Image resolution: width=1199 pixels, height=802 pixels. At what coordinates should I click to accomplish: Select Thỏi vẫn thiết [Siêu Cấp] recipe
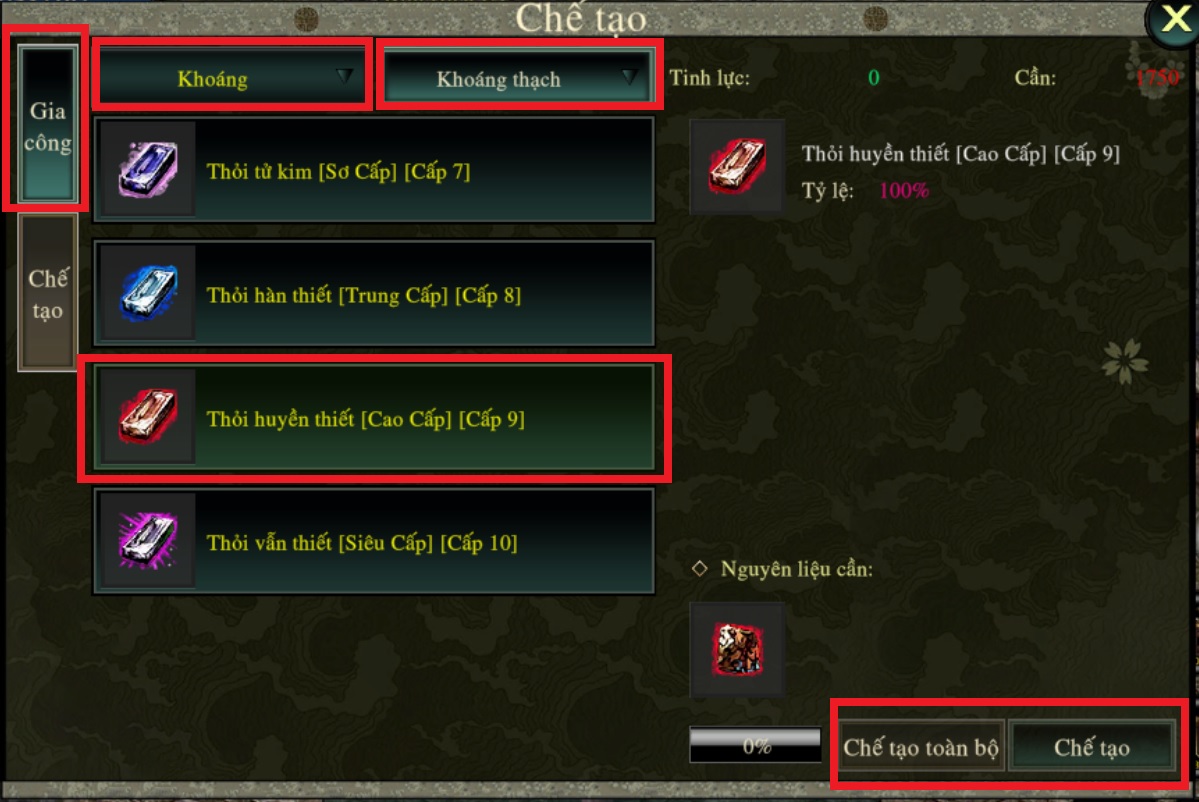point(374,543)
